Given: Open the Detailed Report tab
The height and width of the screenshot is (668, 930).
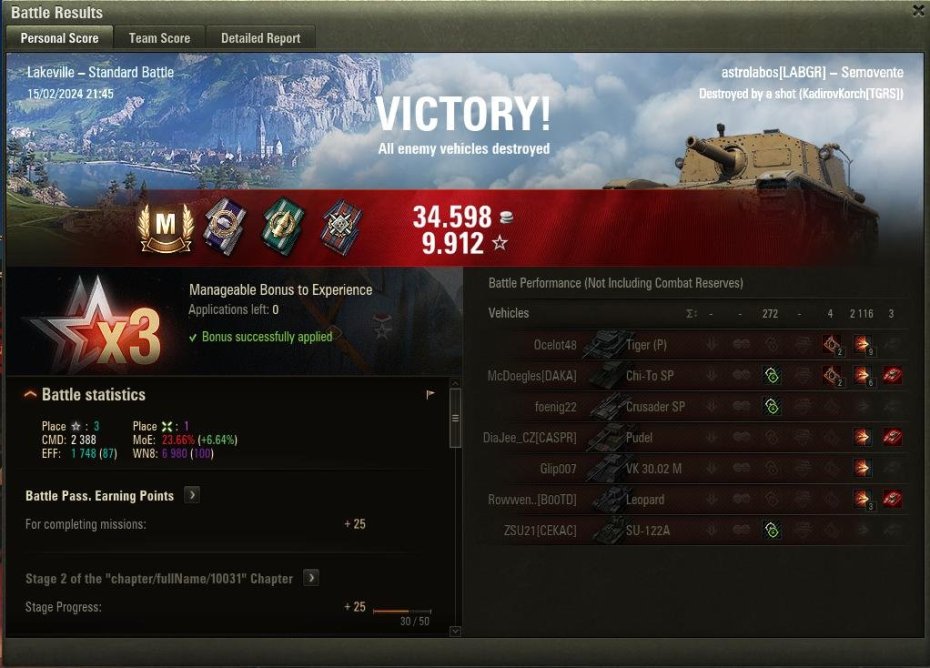Looking at the screenshot, I should (260, 38).
